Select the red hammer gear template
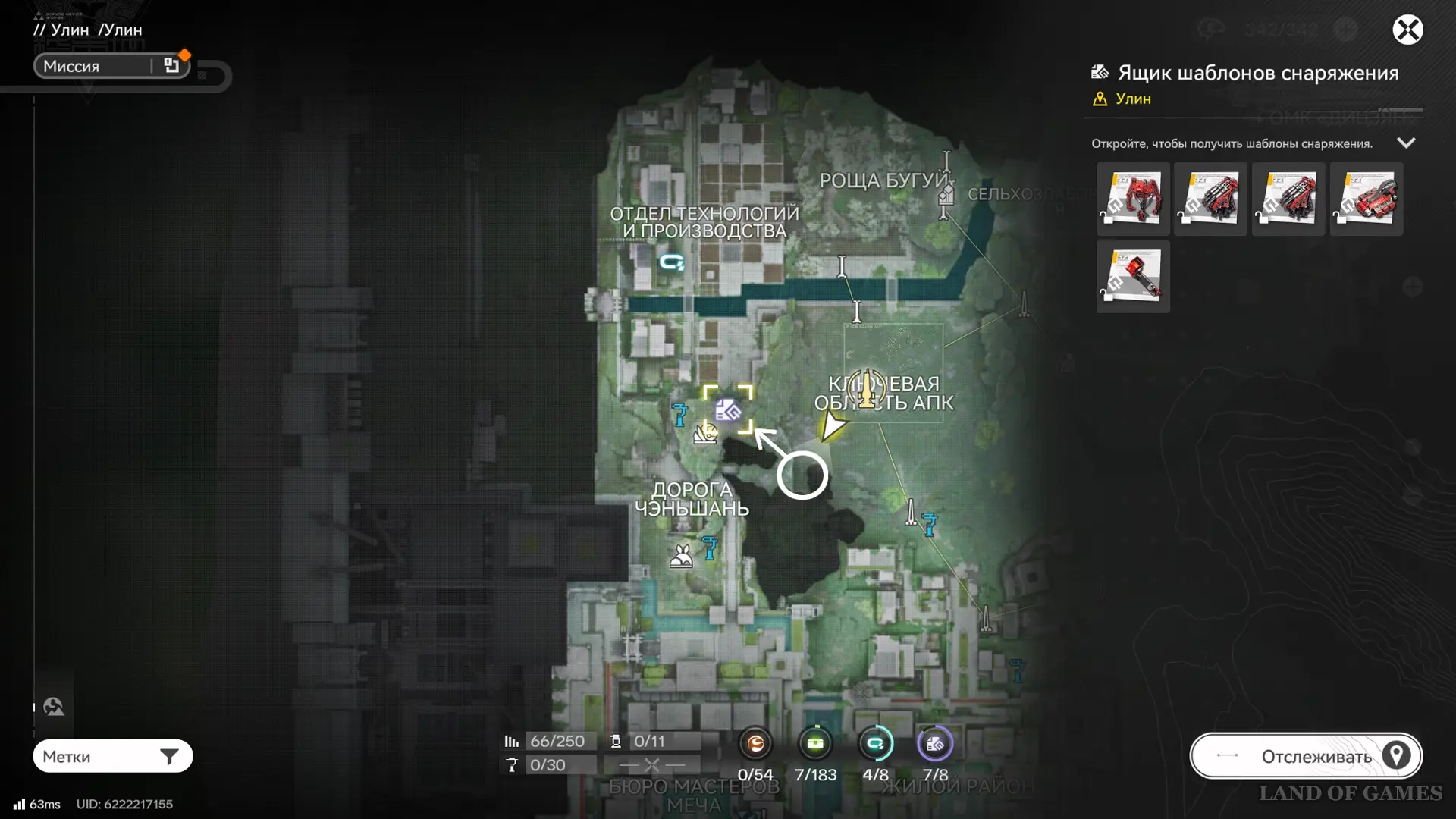Viewport: 1456px width, 819px height. click(x=1133, y=277)
